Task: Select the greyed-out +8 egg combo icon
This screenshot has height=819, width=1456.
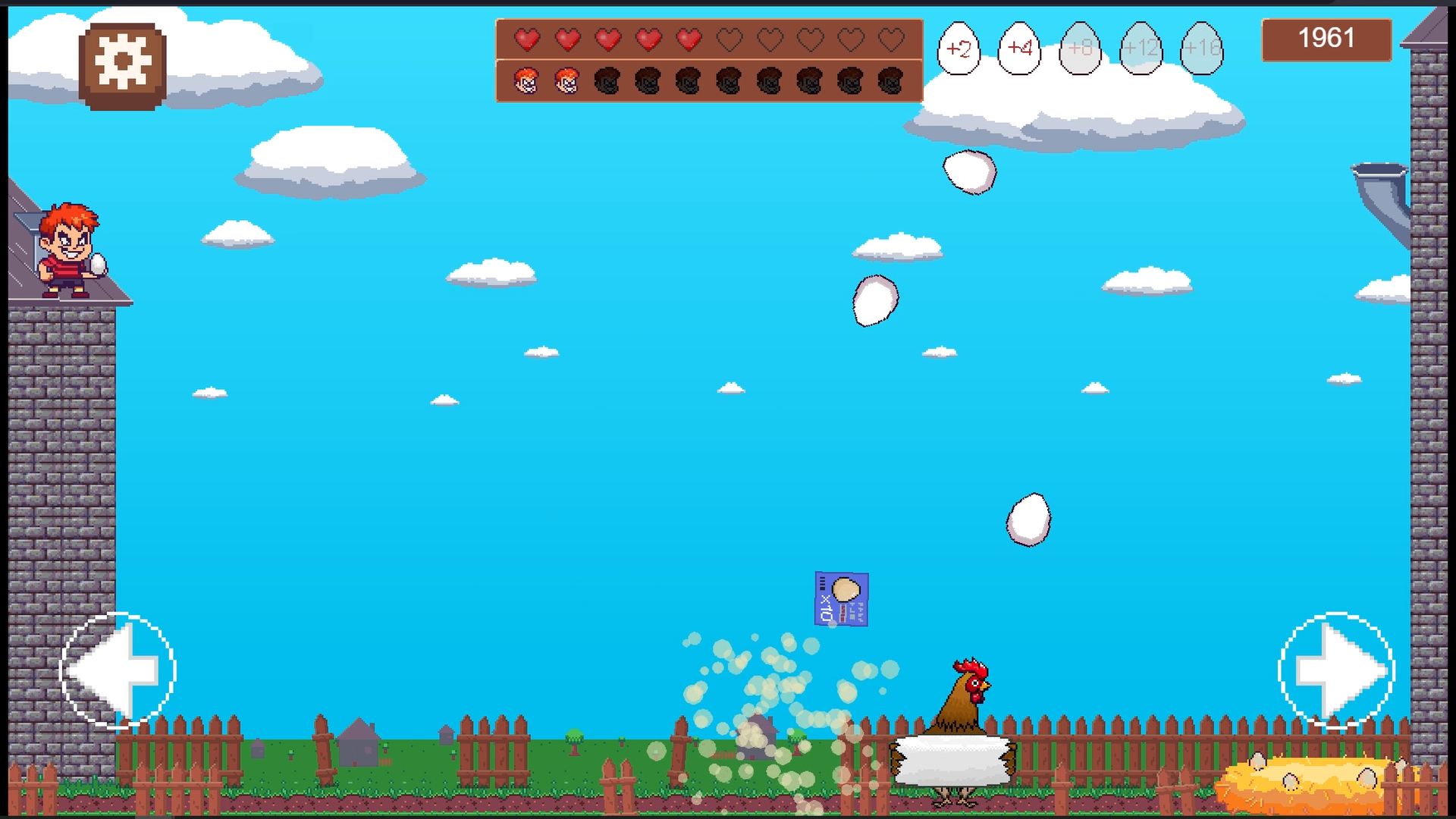Action: 1080,49
